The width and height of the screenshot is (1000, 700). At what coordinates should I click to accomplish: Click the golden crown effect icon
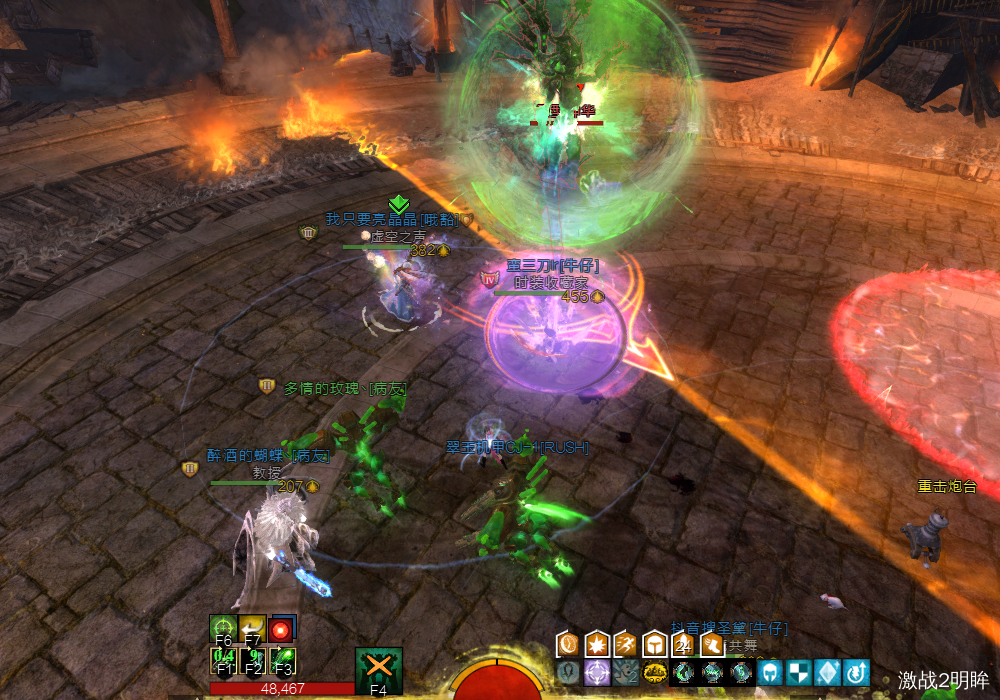655,672
